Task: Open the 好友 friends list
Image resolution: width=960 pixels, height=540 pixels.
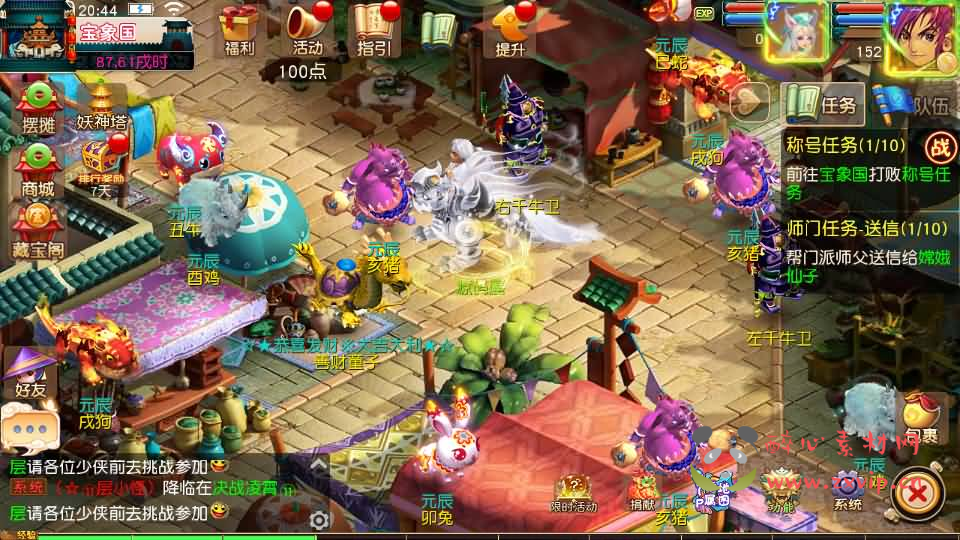Action: pos(30,372)
